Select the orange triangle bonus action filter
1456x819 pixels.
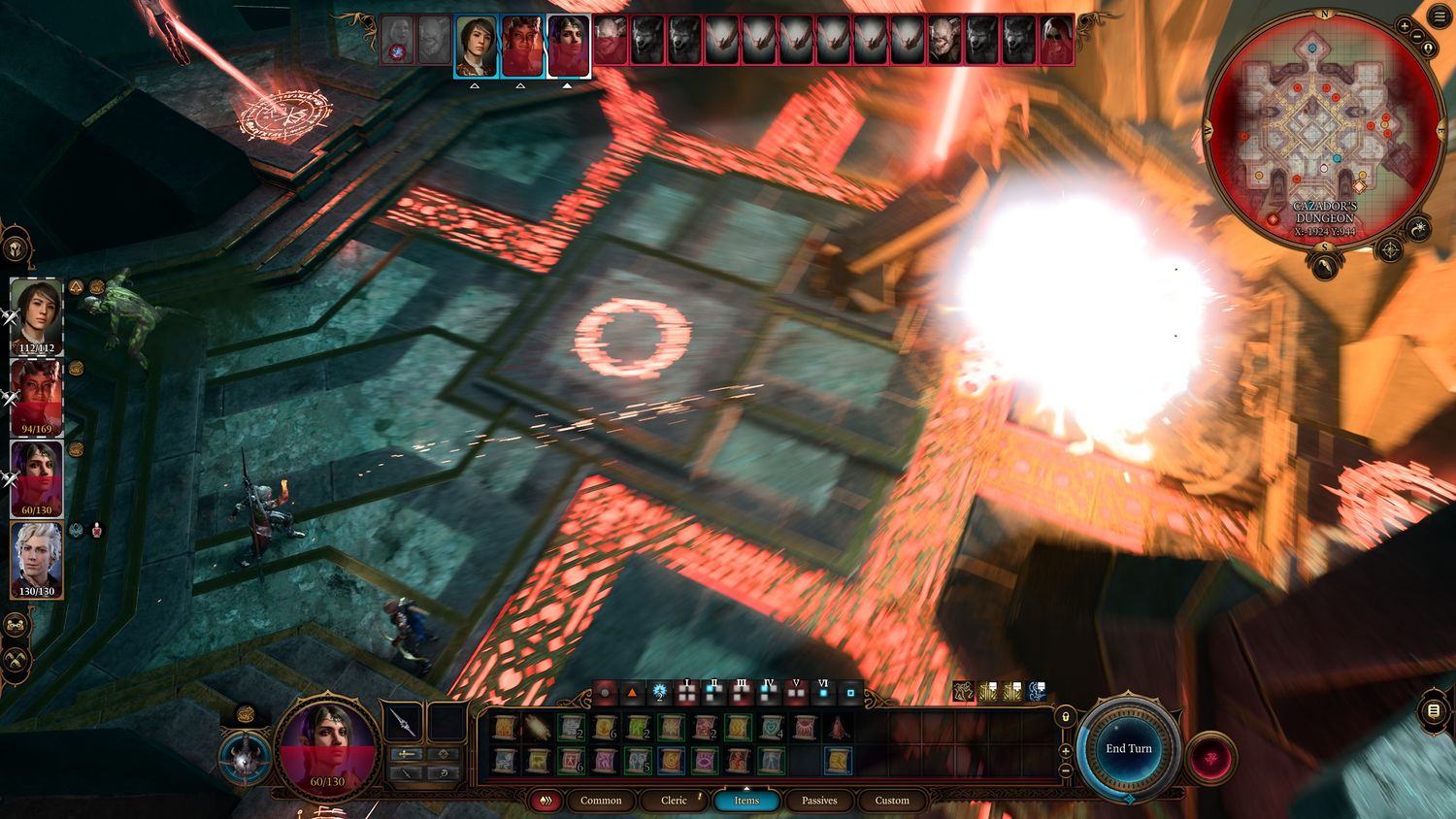click(632, 693)
